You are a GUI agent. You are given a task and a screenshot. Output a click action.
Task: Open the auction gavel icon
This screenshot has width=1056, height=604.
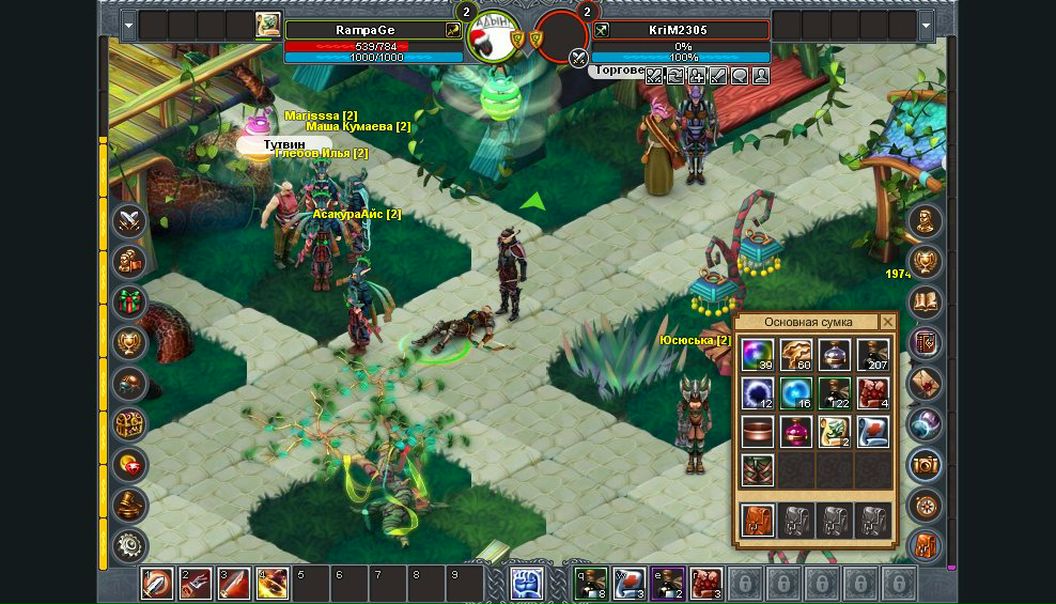point(129,505)
